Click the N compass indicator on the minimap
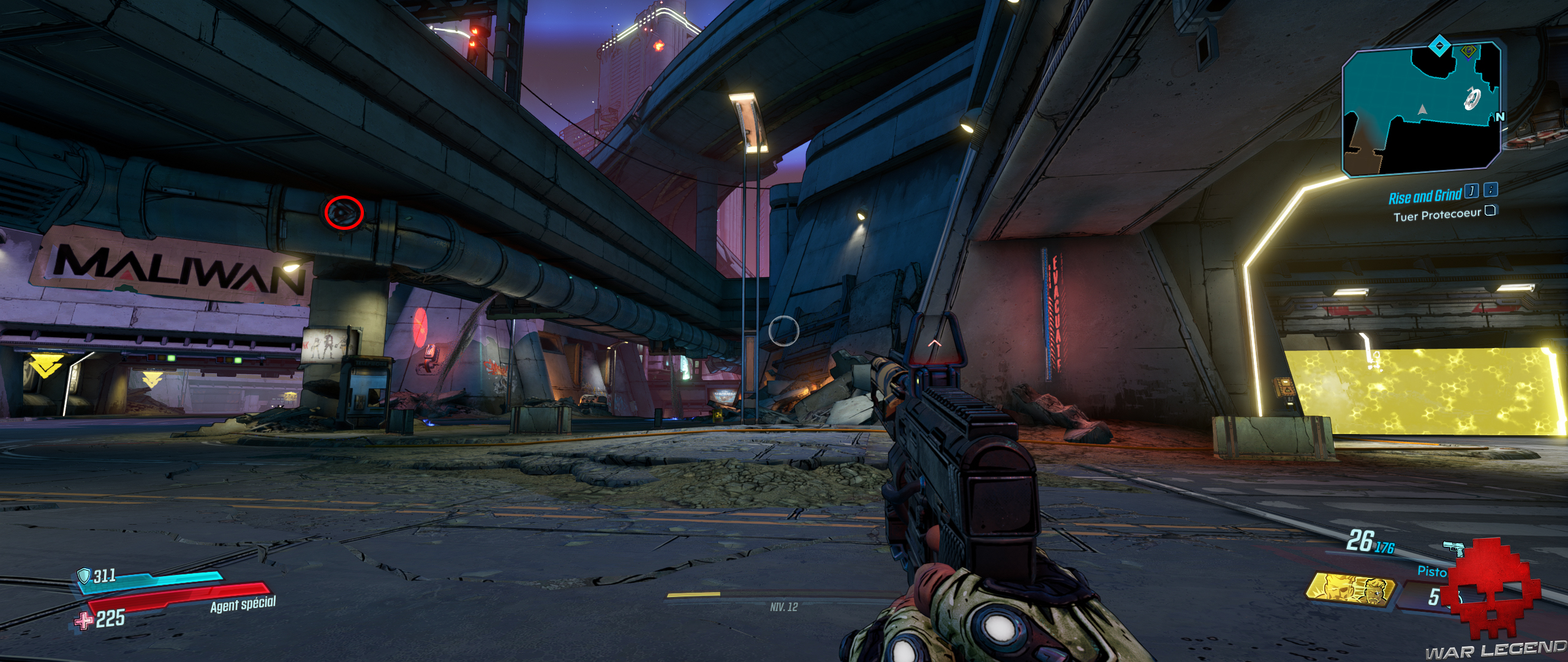This screenshot has height=662, width=1568. 1500,116
